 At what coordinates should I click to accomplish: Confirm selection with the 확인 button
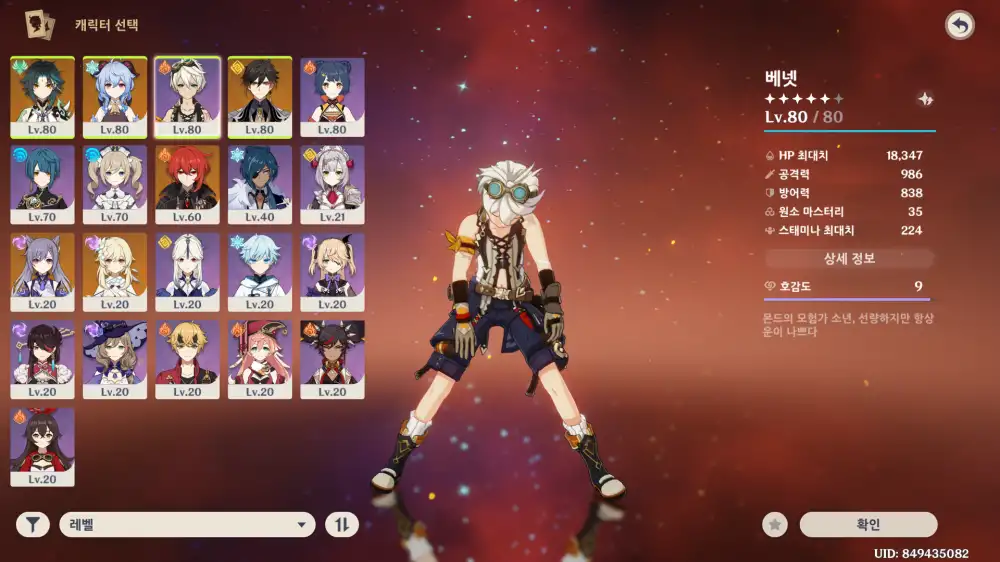(868, 524)
